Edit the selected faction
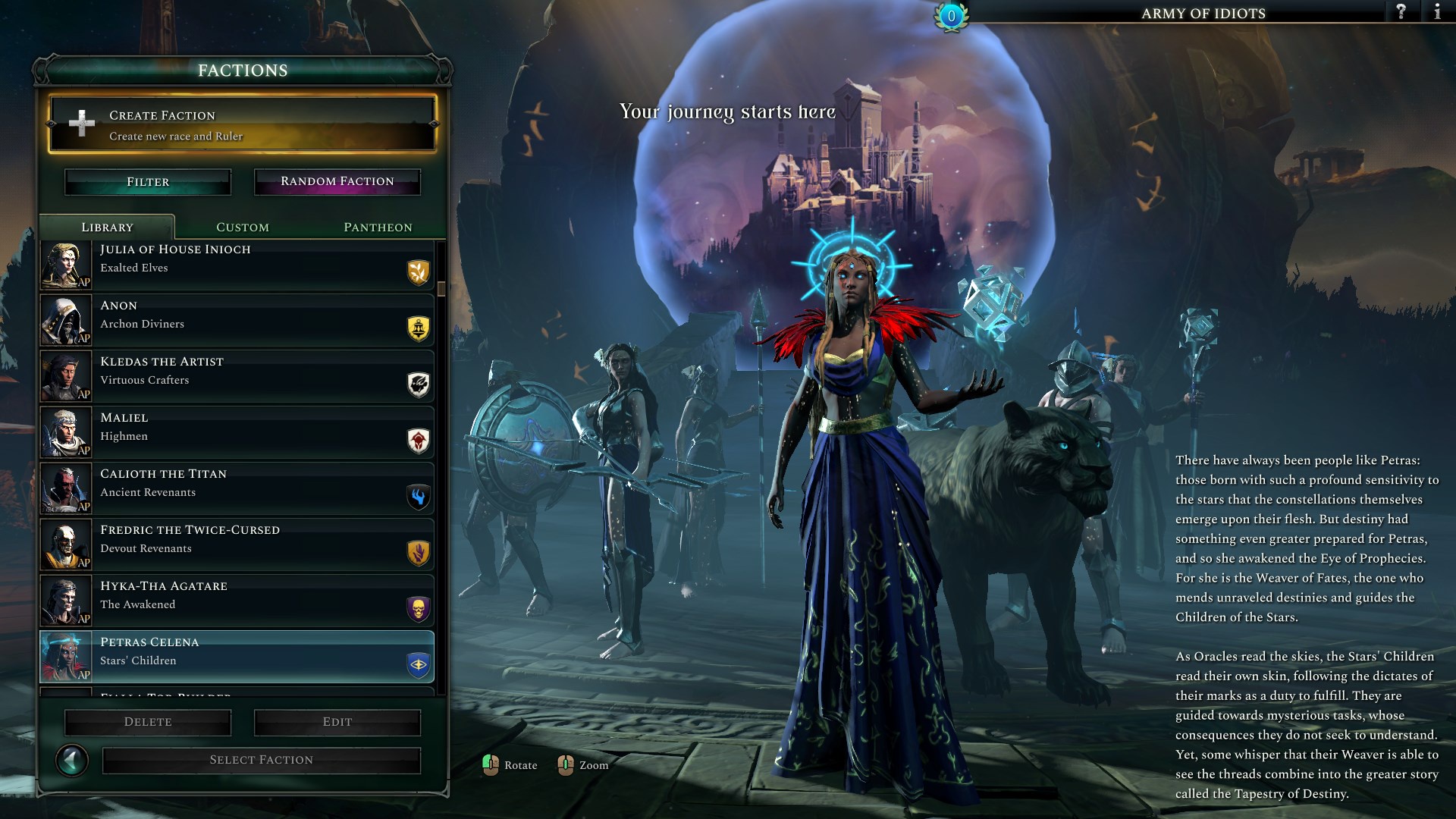The height and width of the screenshot is (819, 1456). [337, 722]
